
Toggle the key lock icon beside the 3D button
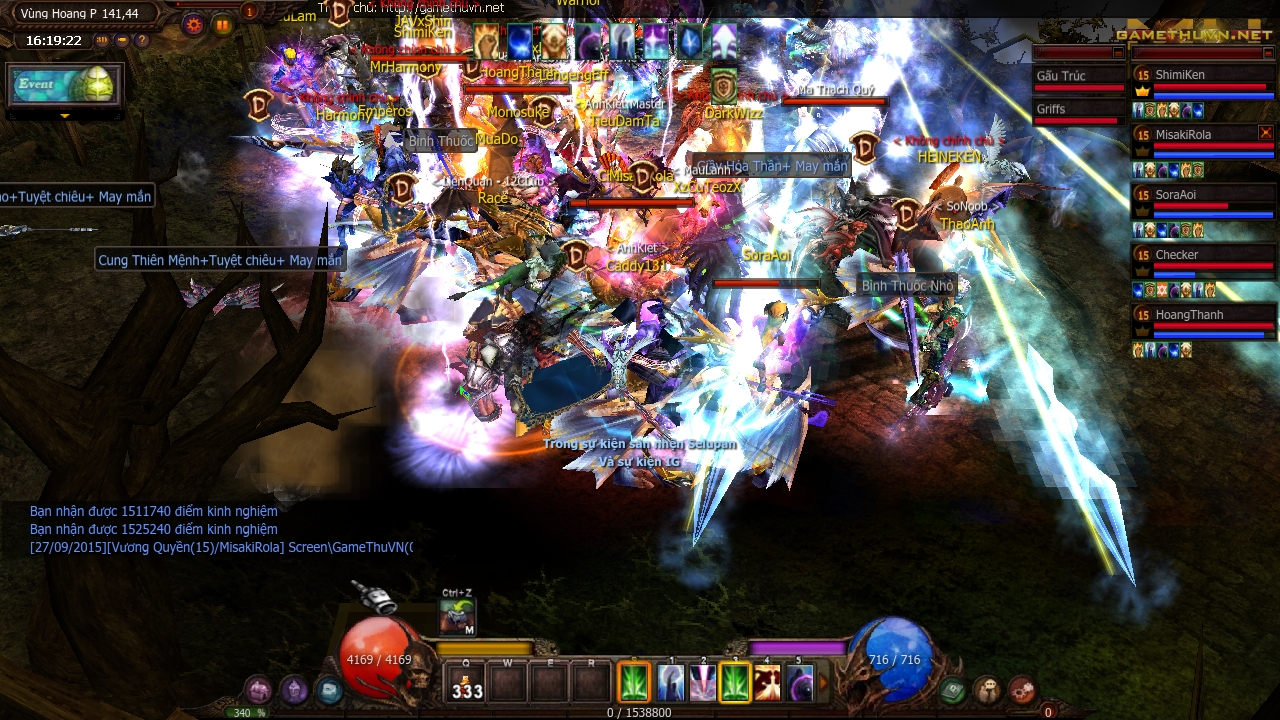[122, 40]
